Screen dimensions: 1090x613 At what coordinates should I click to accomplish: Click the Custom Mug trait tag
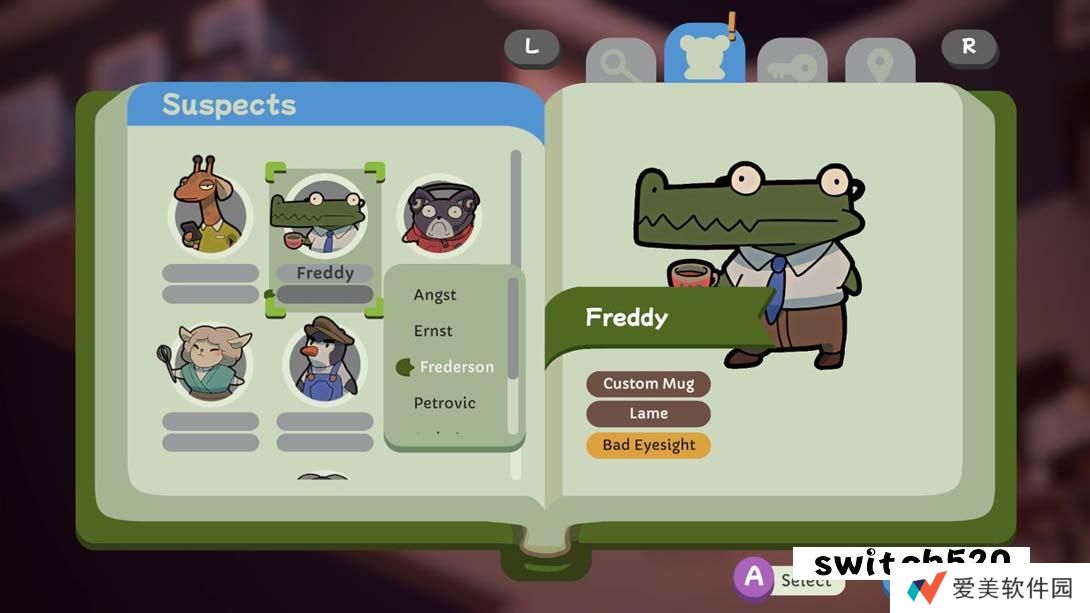click(649, 383)
